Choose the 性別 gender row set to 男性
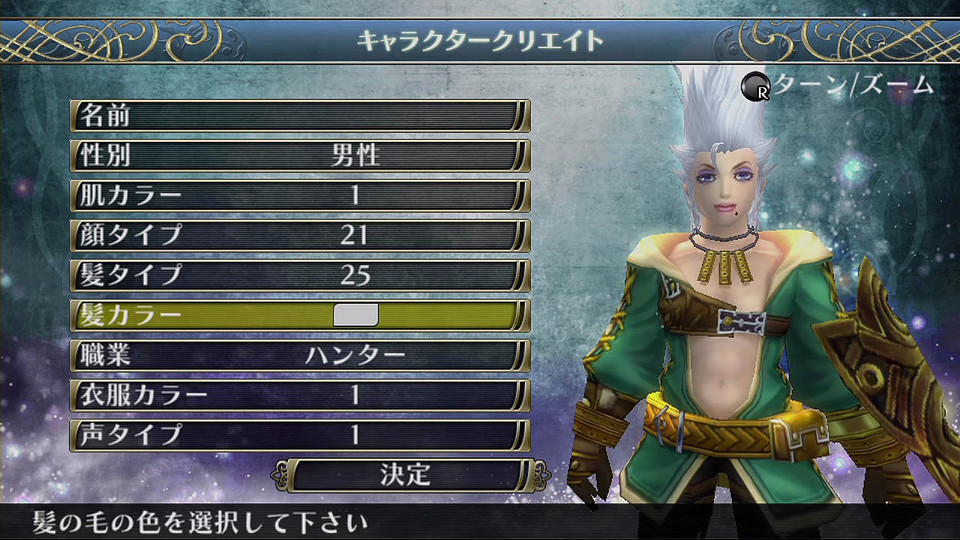Viewport: 960px width, 540px height. [x=300, y=155]
